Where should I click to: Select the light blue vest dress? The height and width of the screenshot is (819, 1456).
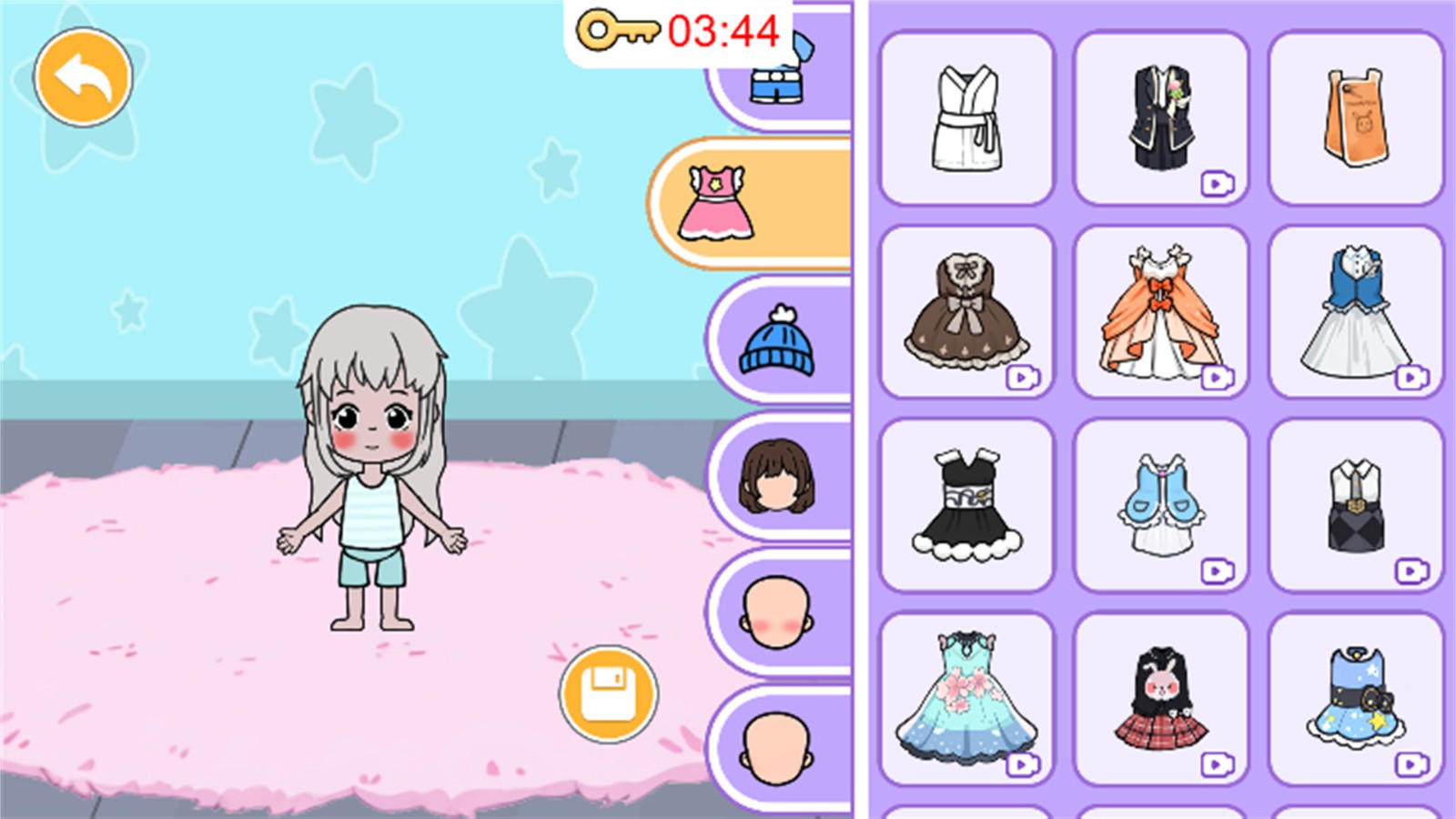pyautogui.click(x=1160, y=505)
